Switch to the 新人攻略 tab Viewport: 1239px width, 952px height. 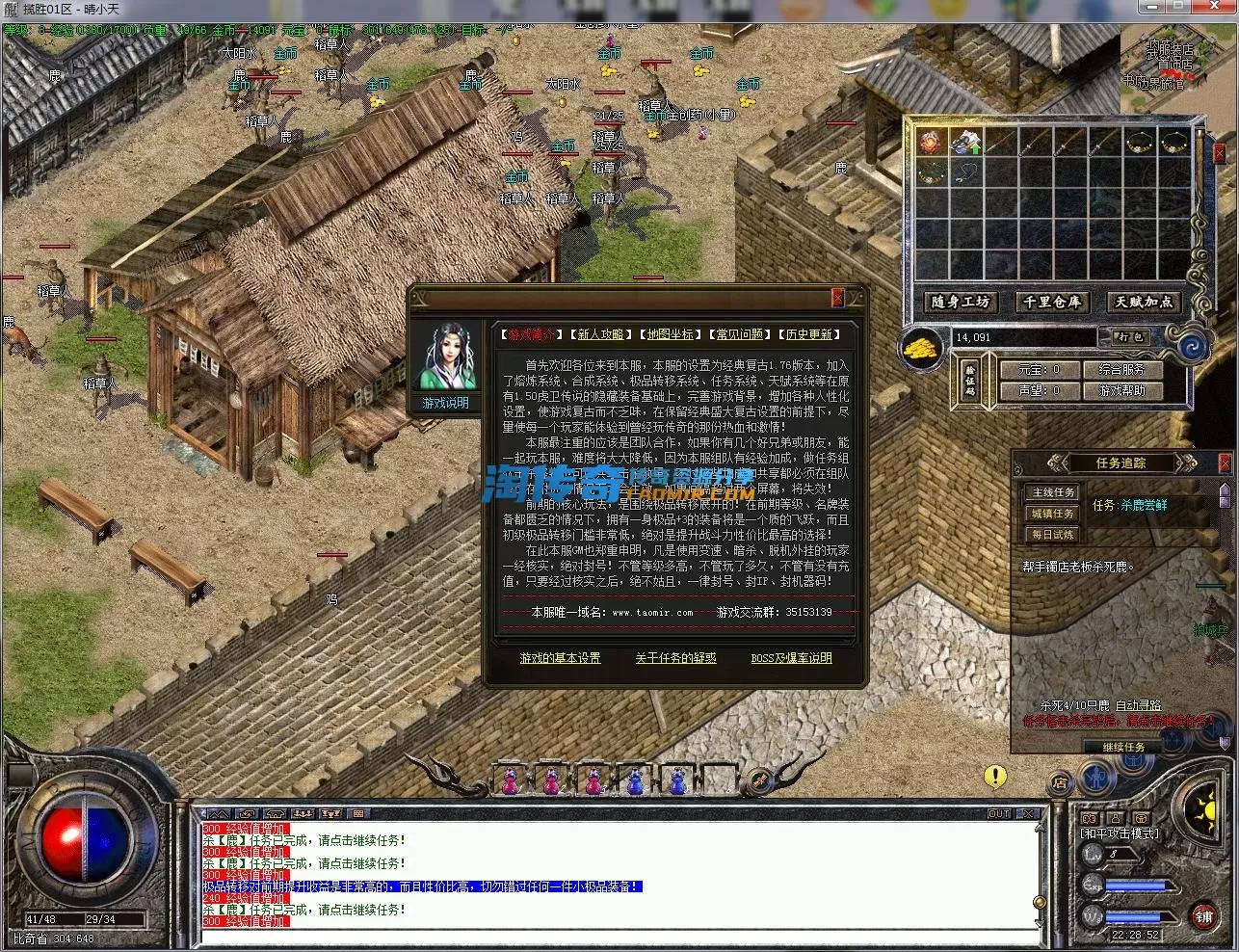(600, 334)
